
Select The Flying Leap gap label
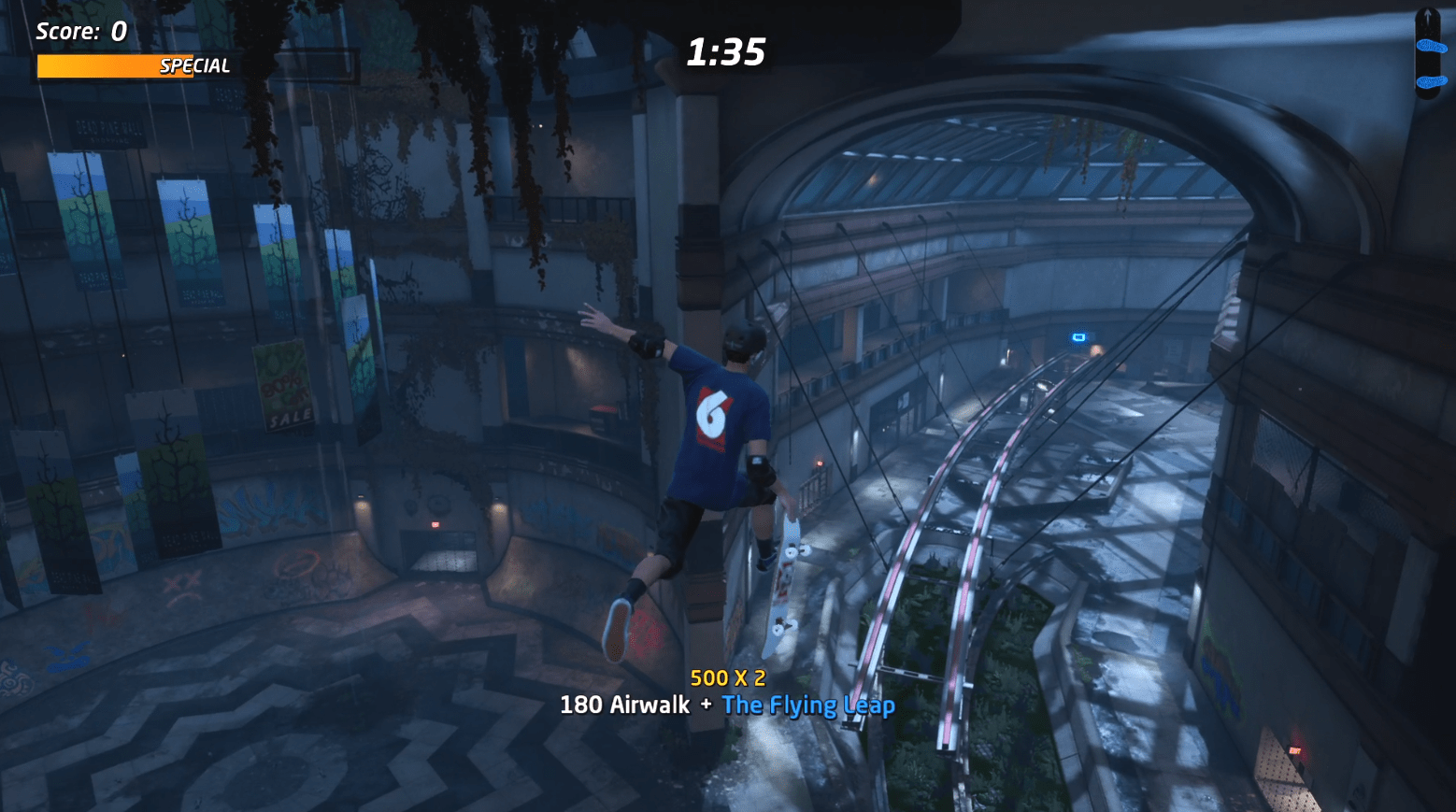[x=808, y=706]
